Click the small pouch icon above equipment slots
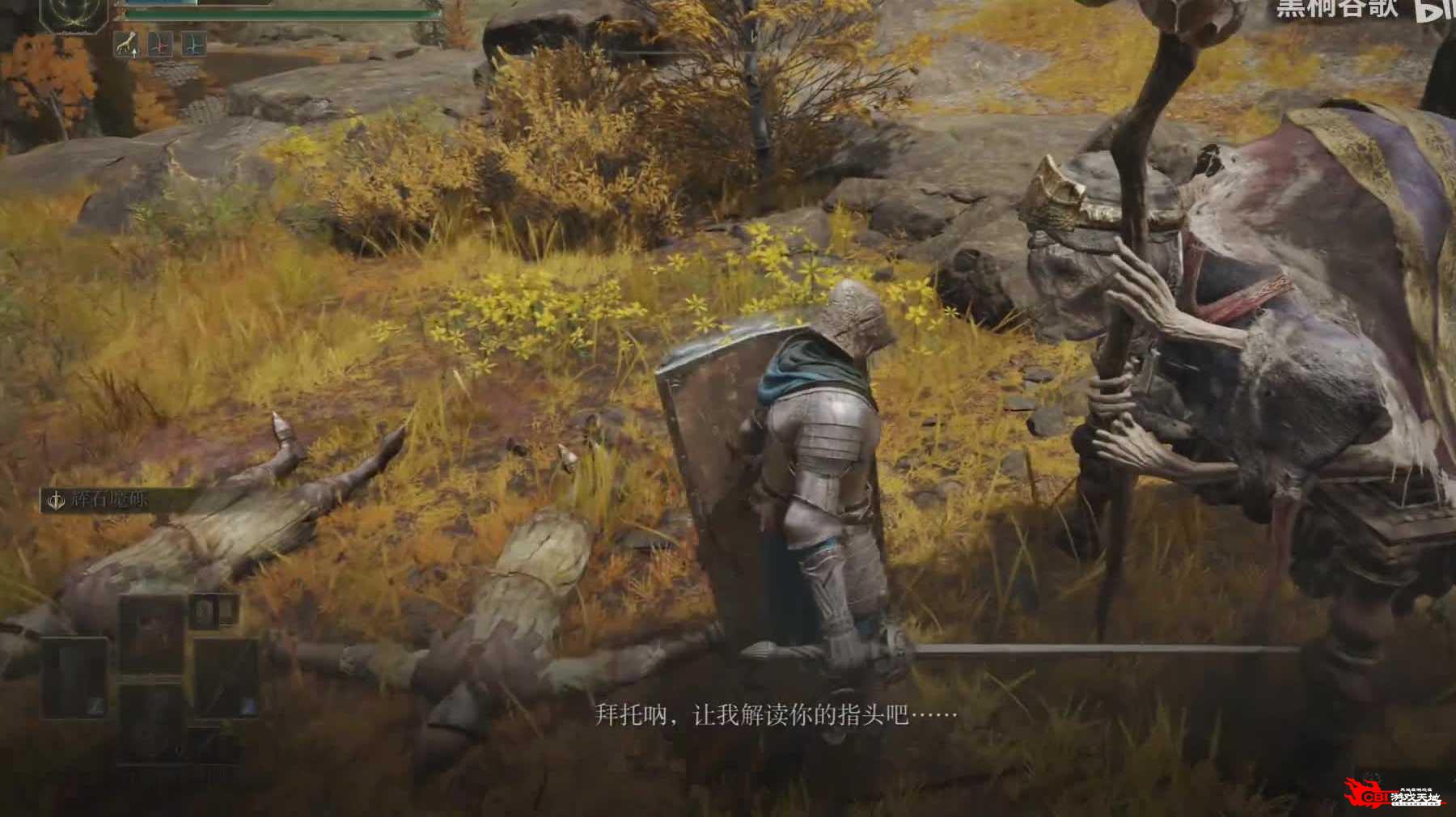Viewport: 1456px width, 817px height. (204, 611)
